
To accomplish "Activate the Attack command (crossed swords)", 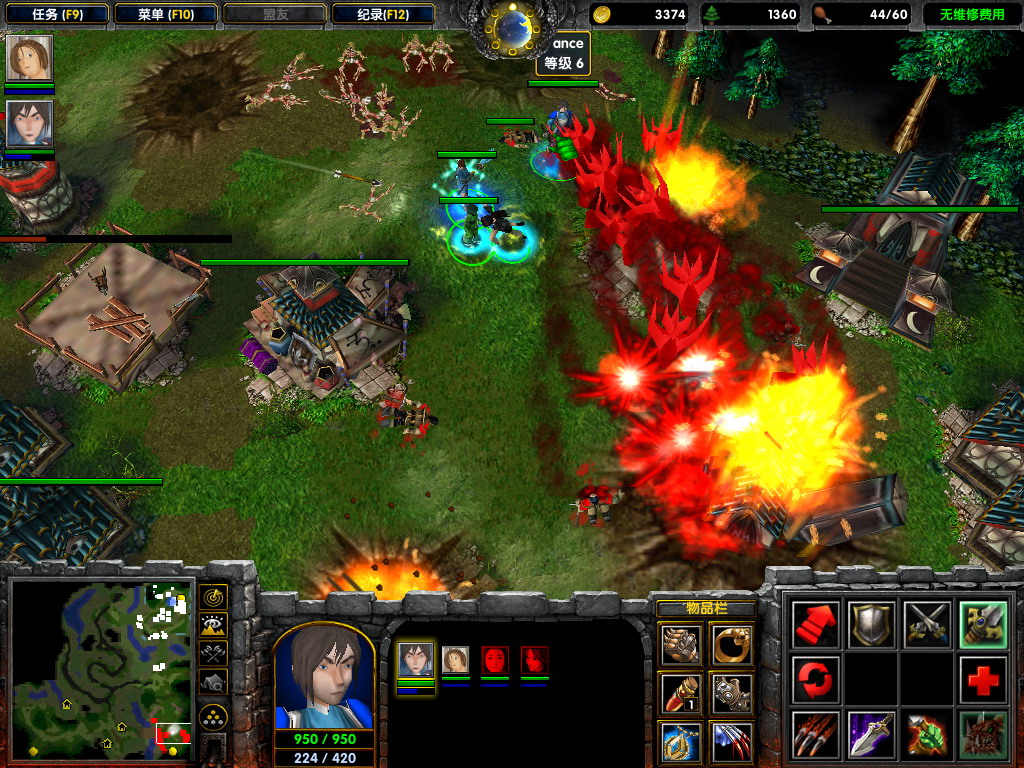I will coord(926,624).
